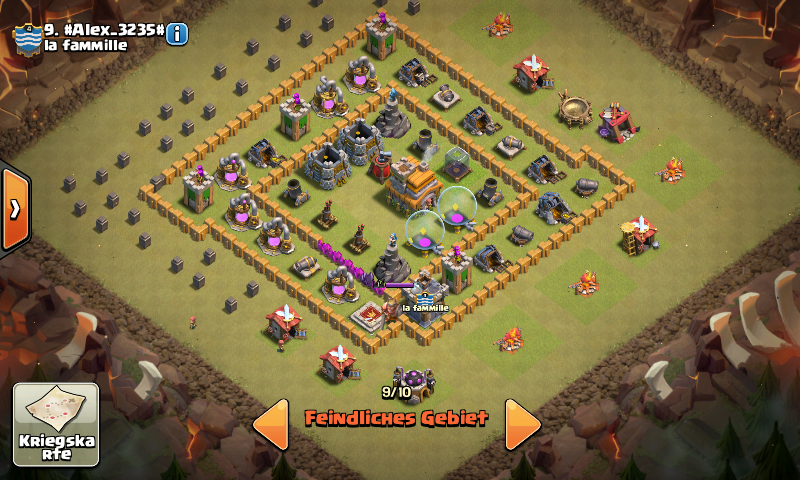Image resolution: width=800 pixels, height=480 pixels.
Task: Open the Kriegskarte war map
Action: click(x=56, y=424)
